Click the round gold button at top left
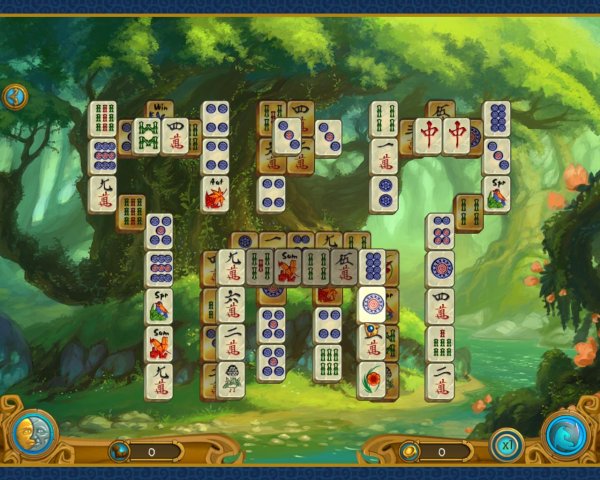The height and width of the screenshot is (480, 600). point(15,97)
